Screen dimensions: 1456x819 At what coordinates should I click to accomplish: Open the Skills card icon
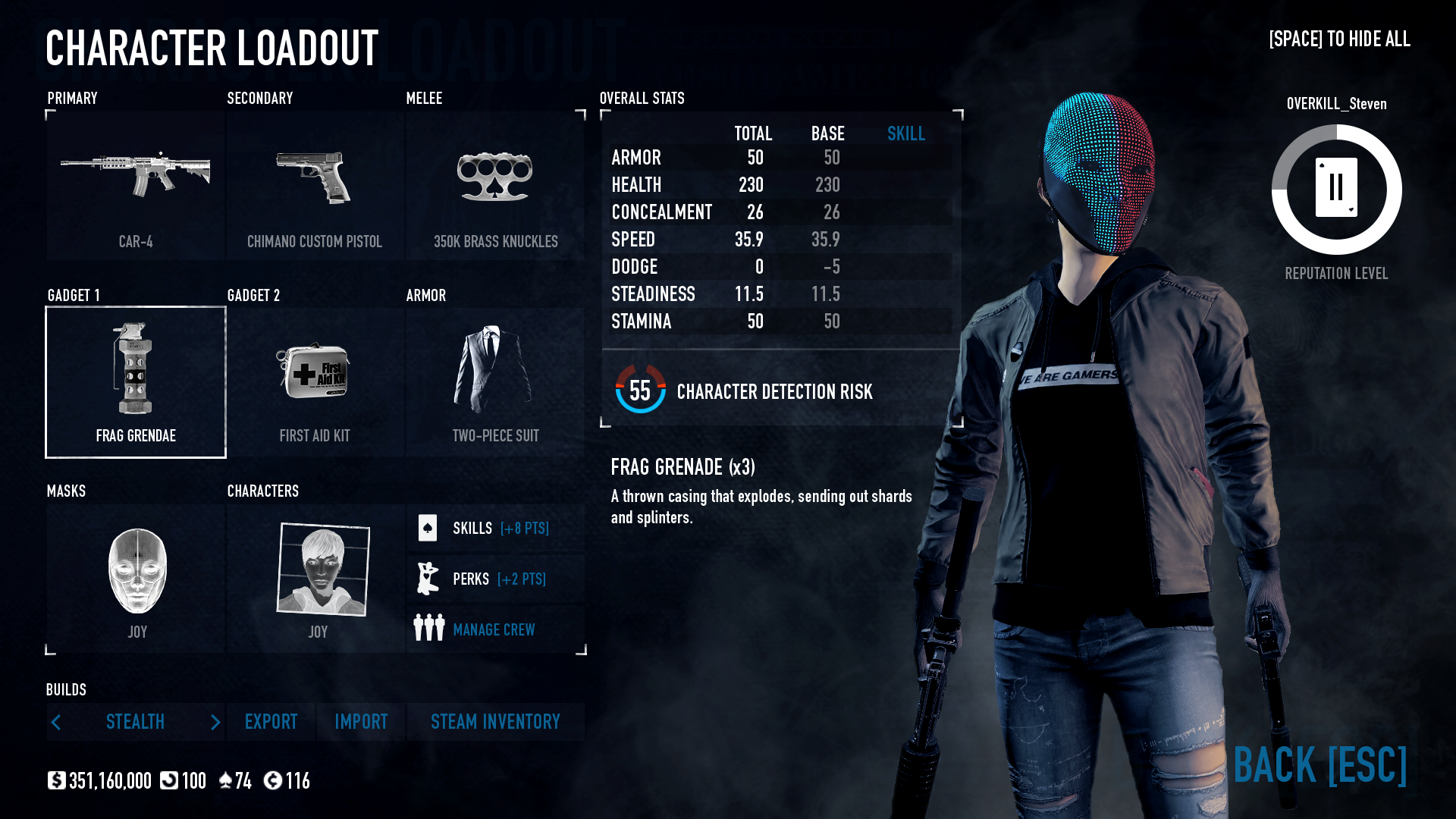[428, 528]
